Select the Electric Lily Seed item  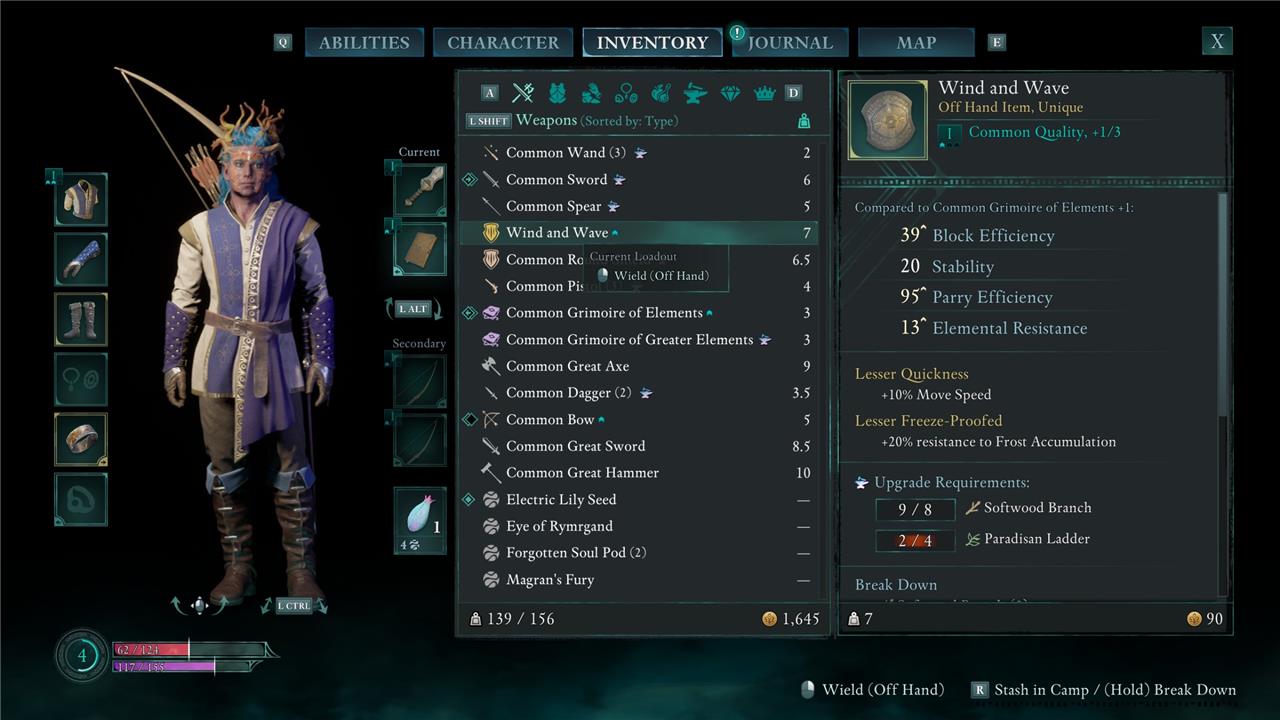[560, 500]
